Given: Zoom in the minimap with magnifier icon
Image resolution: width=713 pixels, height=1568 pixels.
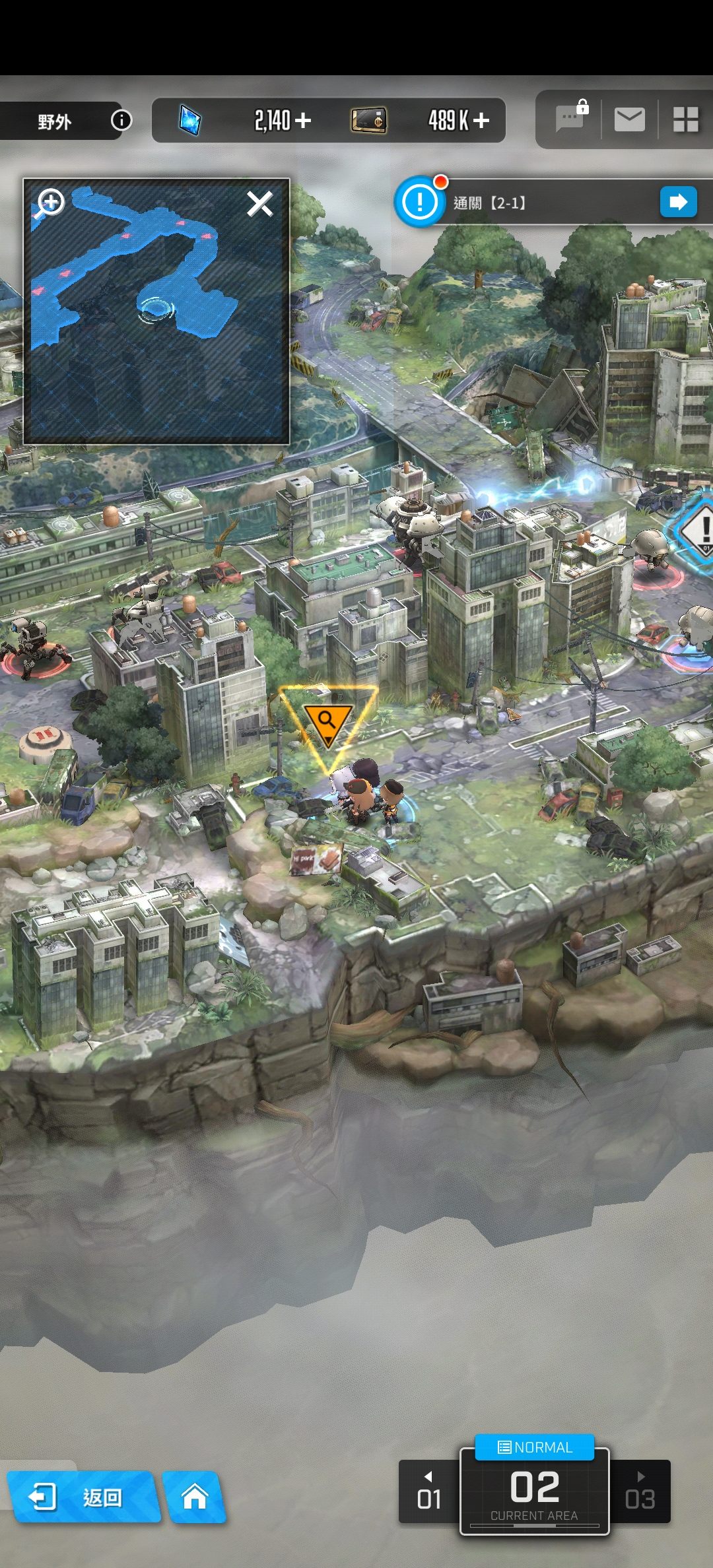Looking at the screenshot, I should [x=50, y=203].
